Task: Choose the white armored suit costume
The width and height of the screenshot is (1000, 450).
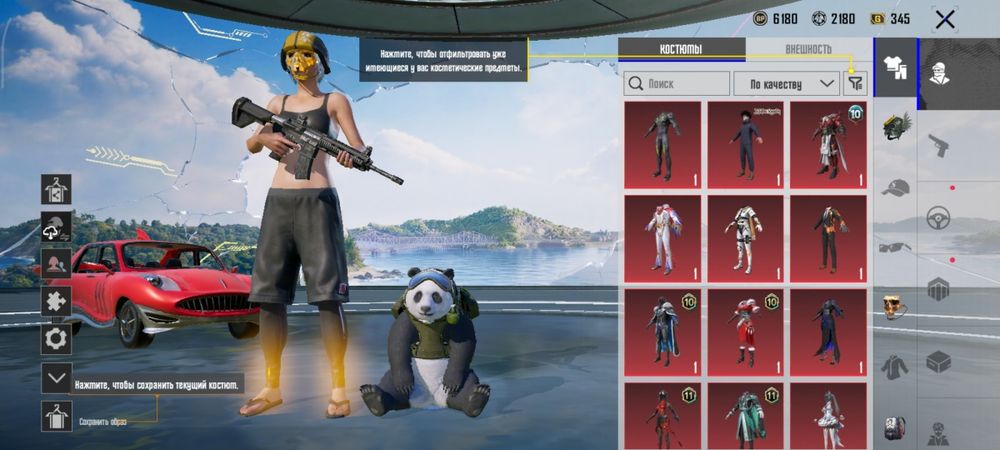Action: click(x=745, y=238)
